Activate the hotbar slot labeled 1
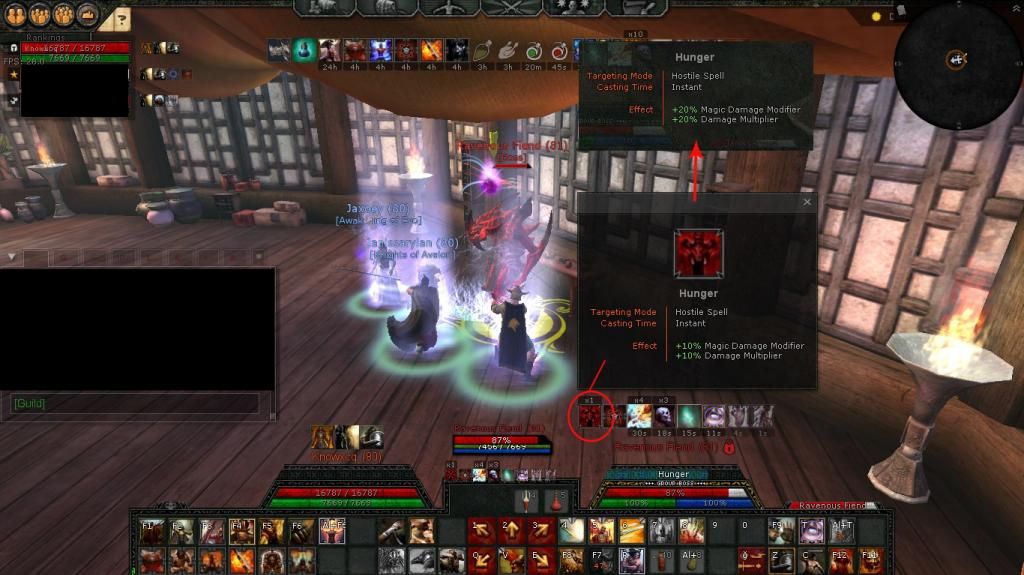1024x575 pixels. pos(479,532)
